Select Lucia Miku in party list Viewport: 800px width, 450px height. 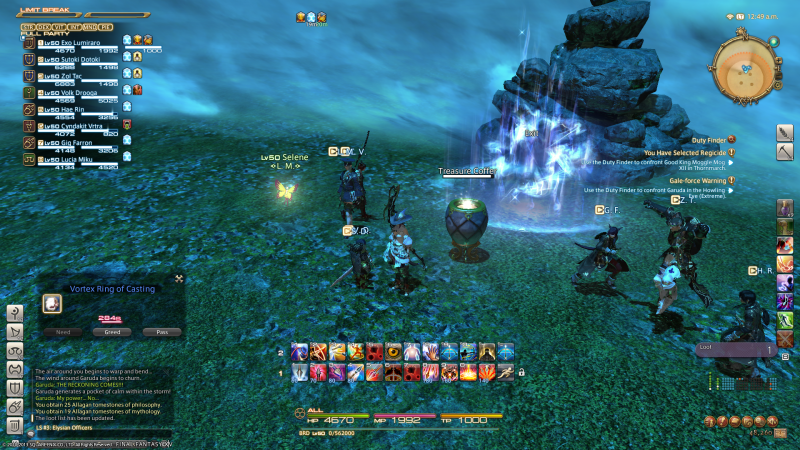(68, 158)
